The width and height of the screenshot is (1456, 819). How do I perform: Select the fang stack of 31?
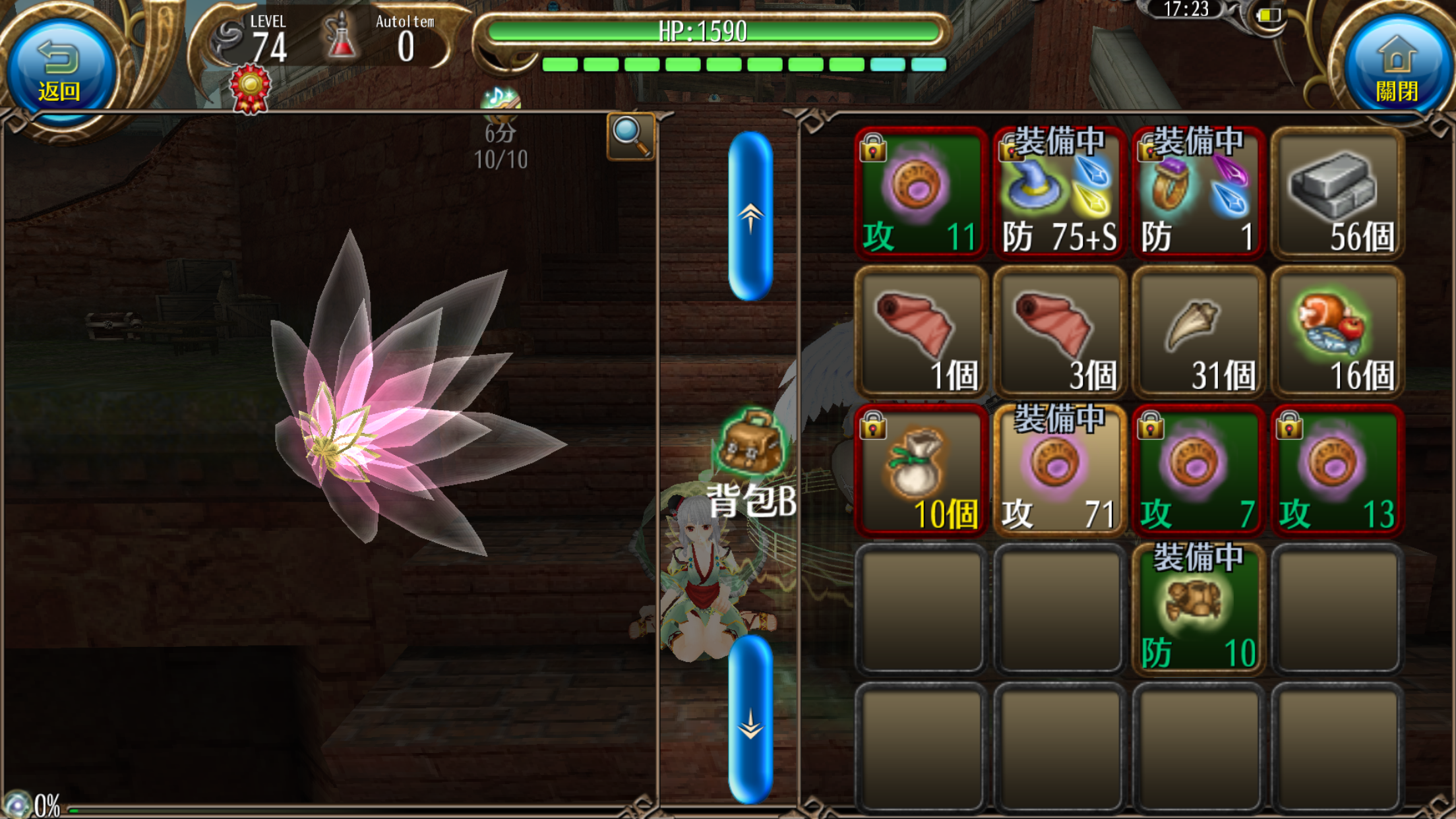click(1199, 332)
